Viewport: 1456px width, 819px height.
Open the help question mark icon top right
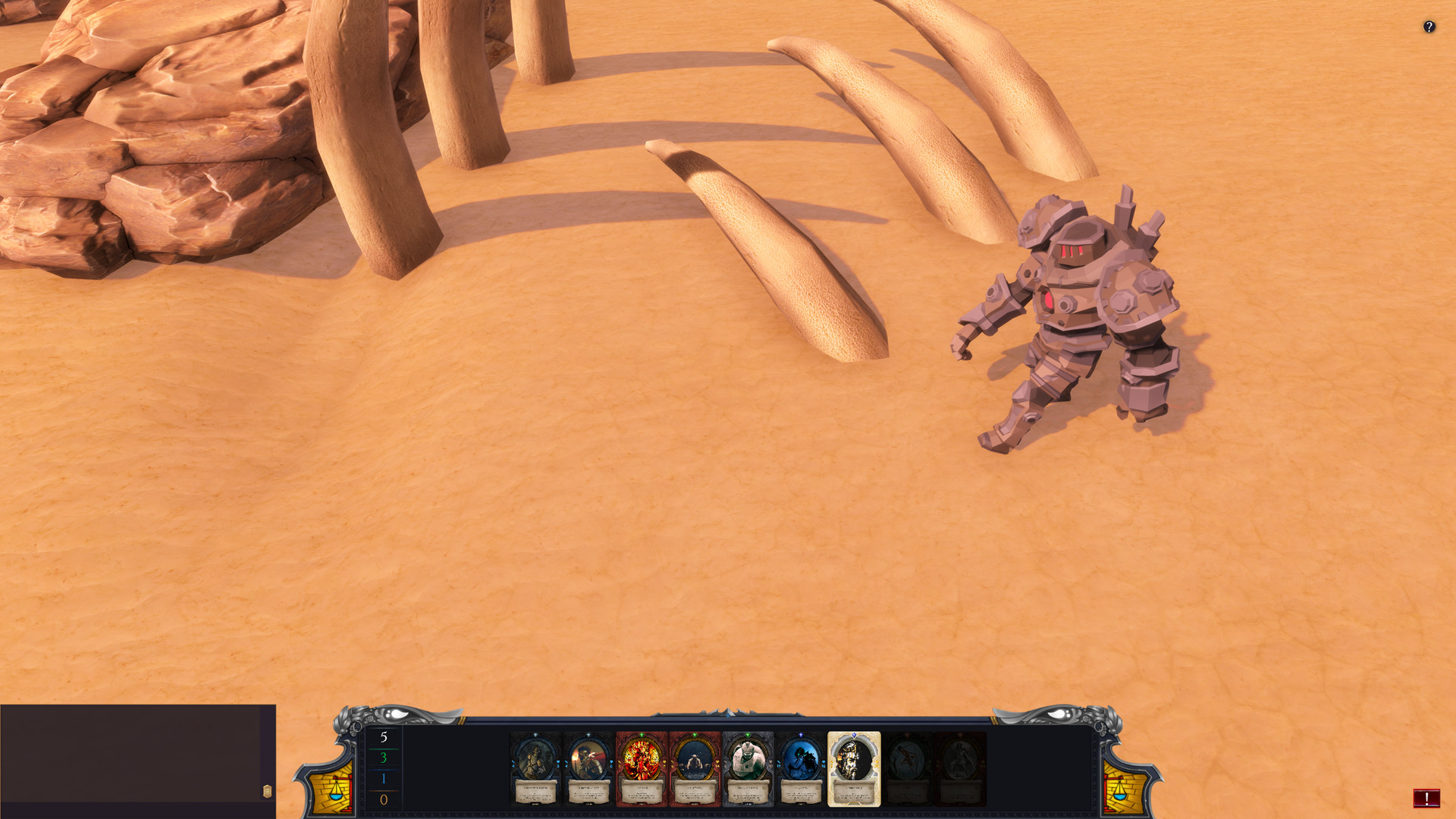[x=1429, y=27]
